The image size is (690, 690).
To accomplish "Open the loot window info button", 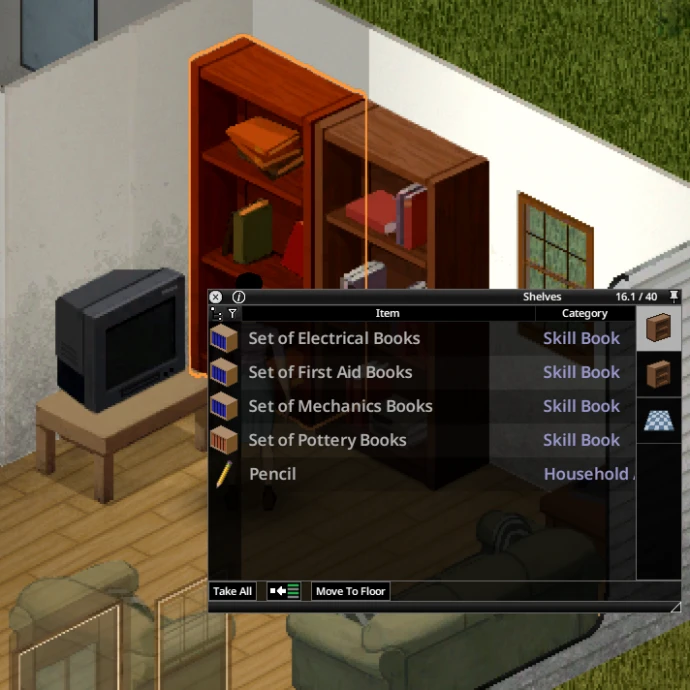I will 238,297.
